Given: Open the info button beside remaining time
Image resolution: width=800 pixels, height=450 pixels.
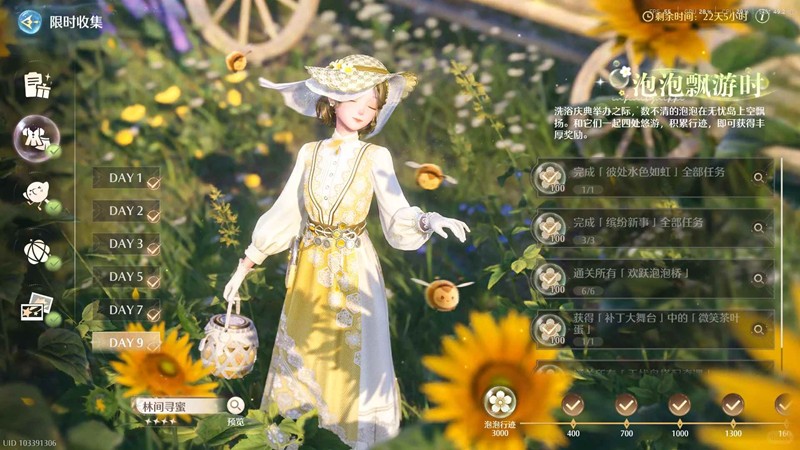Looking at the screenshot, I should 762,16.
